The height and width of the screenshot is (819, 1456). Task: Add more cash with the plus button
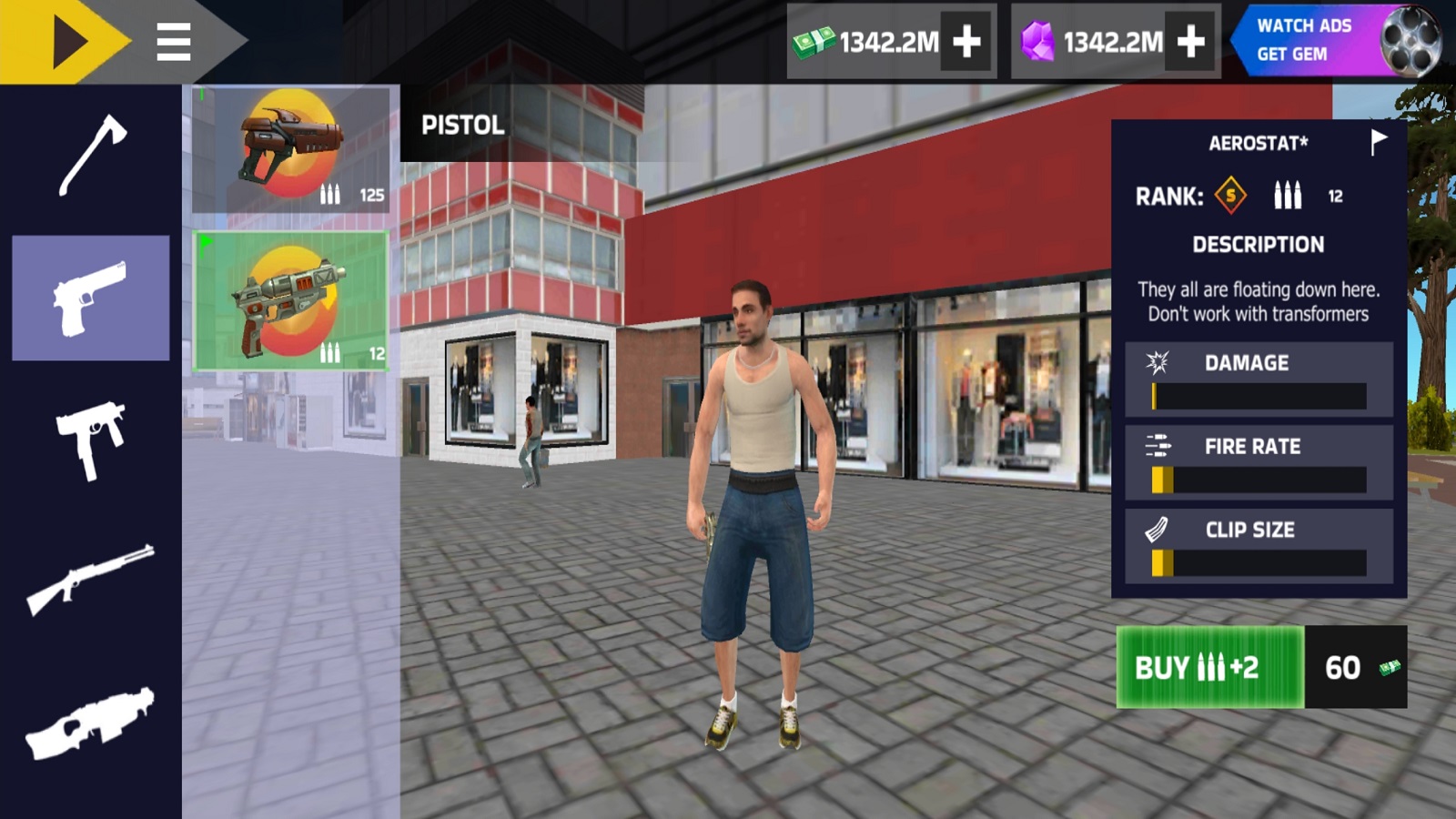click(966, 42)
